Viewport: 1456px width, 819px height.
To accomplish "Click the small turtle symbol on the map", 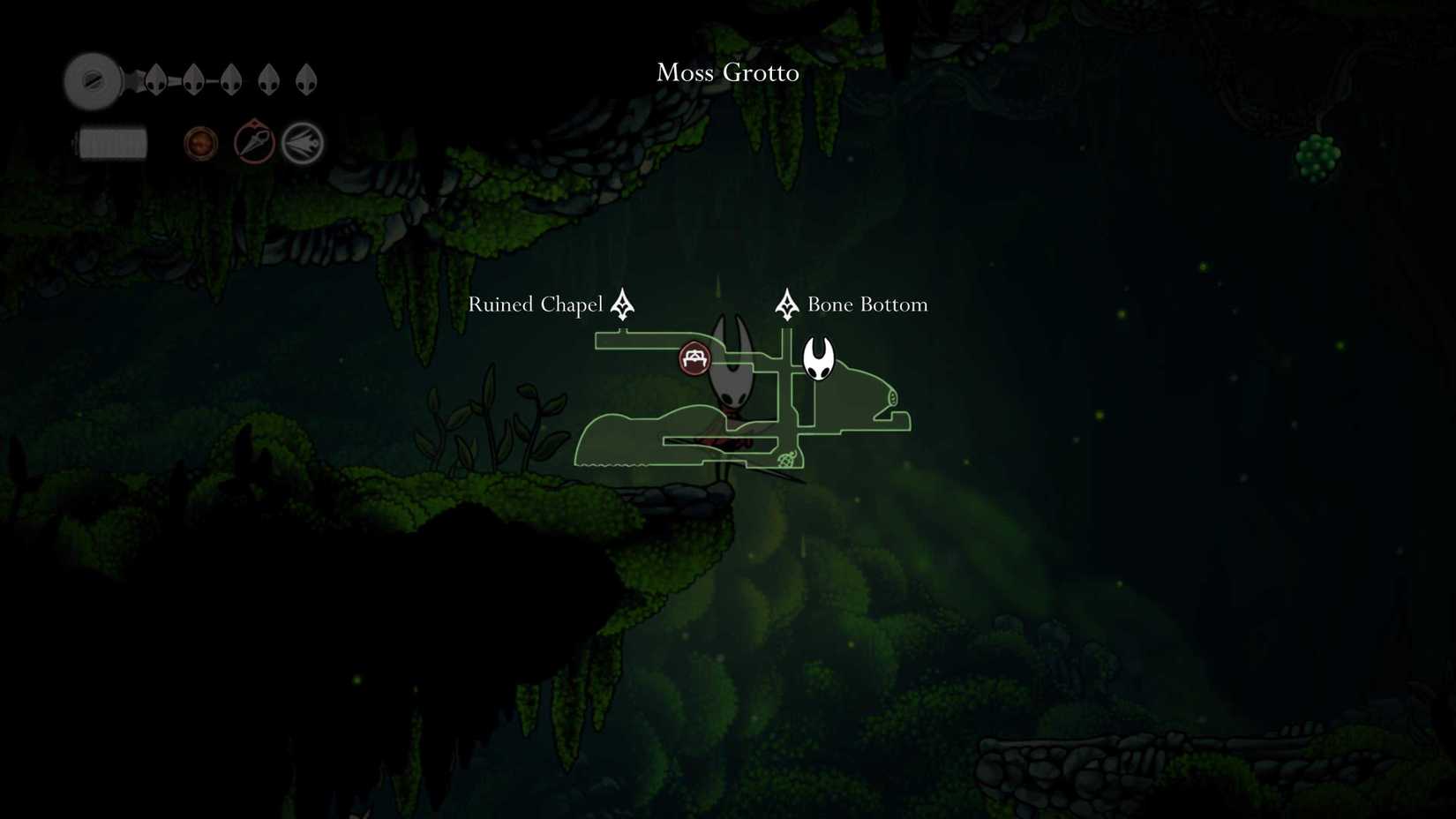I will coord(788,460).
